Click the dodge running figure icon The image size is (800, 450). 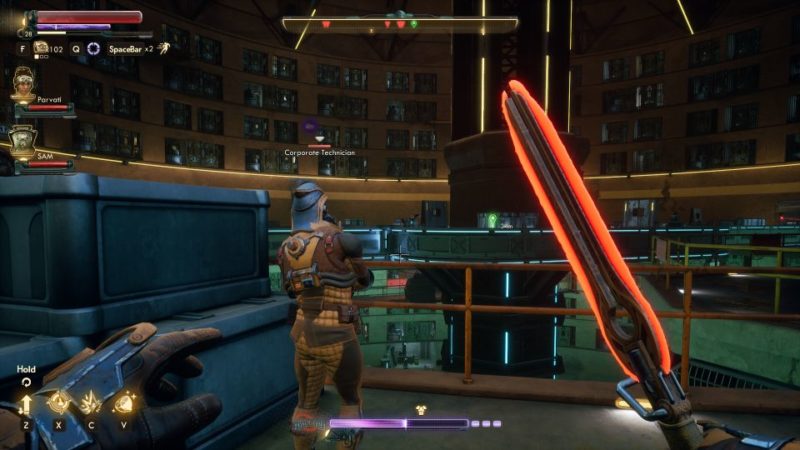pos(163,47)
